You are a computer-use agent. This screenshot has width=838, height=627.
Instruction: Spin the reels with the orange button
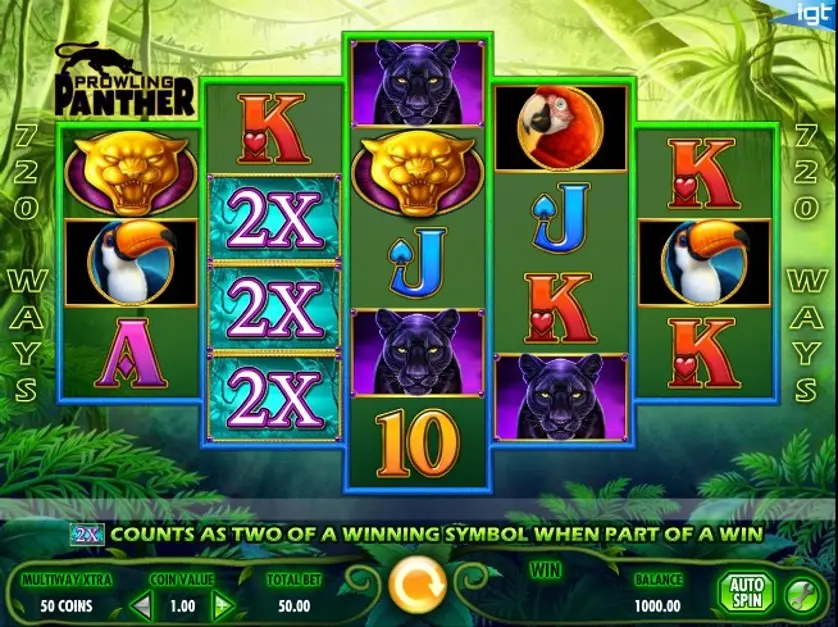tap(416, 586)
